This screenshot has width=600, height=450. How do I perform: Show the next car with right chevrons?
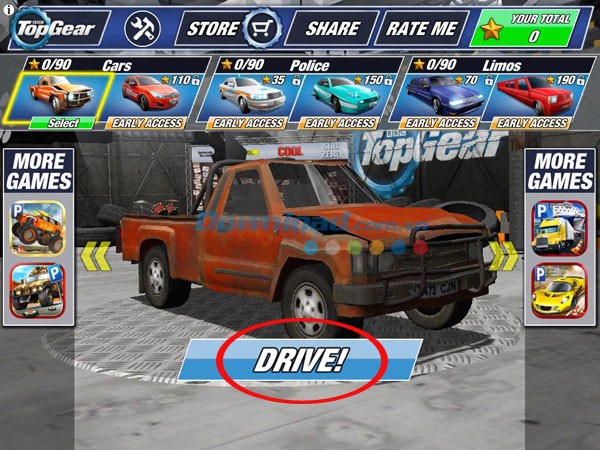tap(505, 255)
